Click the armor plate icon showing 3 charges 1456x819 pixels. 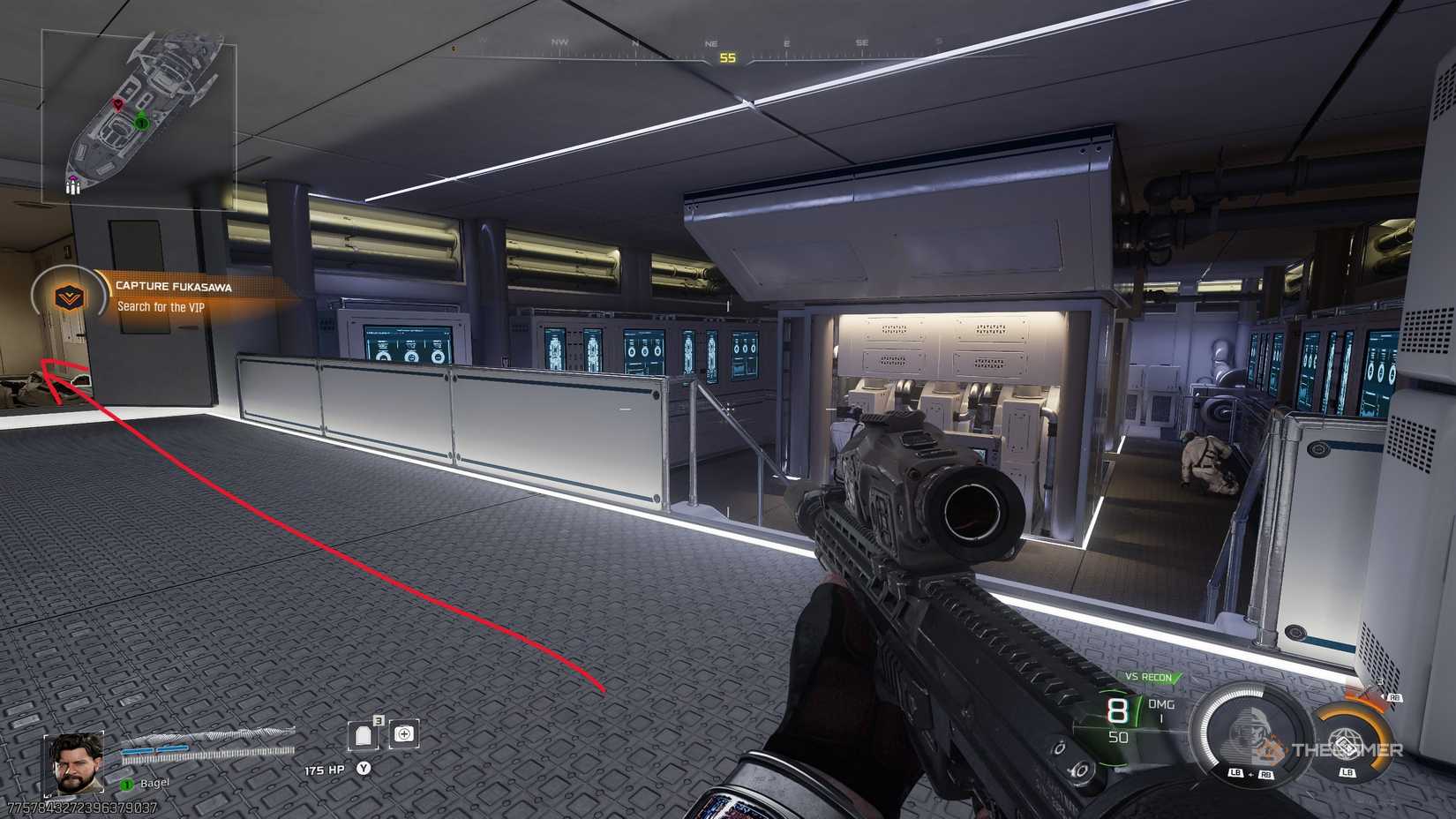[364, 734]
